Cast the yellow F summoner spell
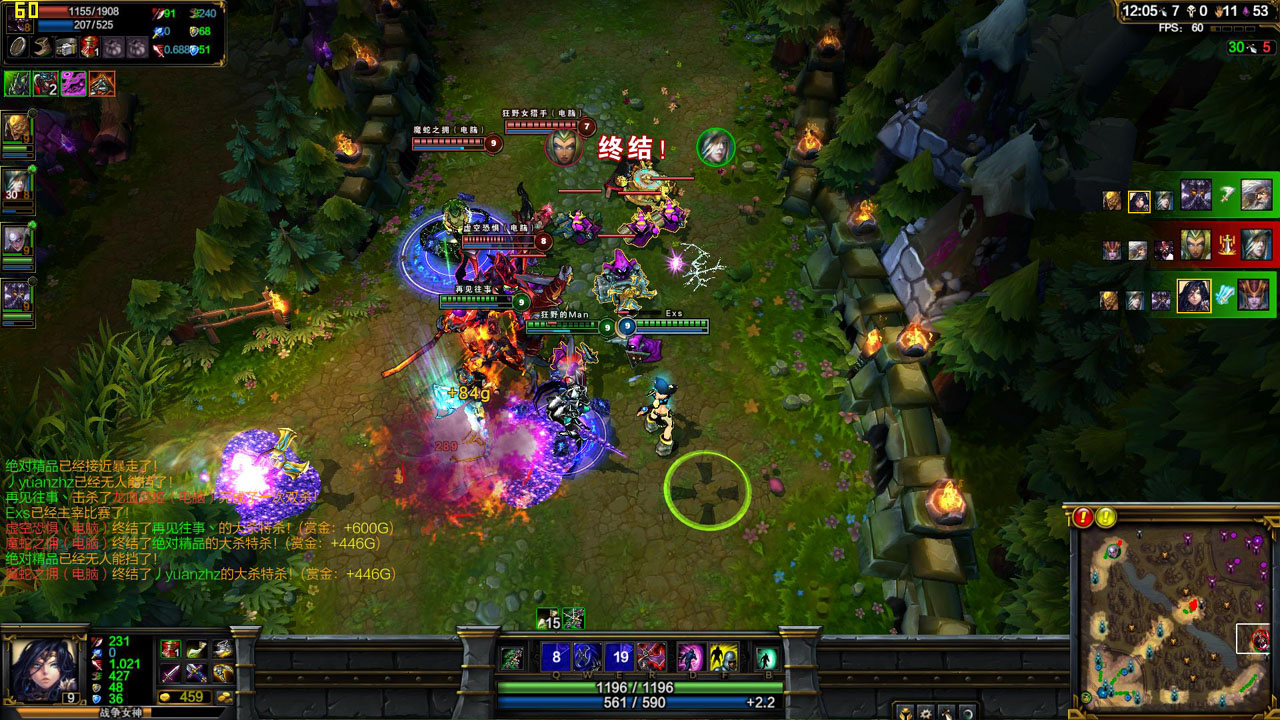This screenshot has height=720, width=1280. [x=724, y=657]
